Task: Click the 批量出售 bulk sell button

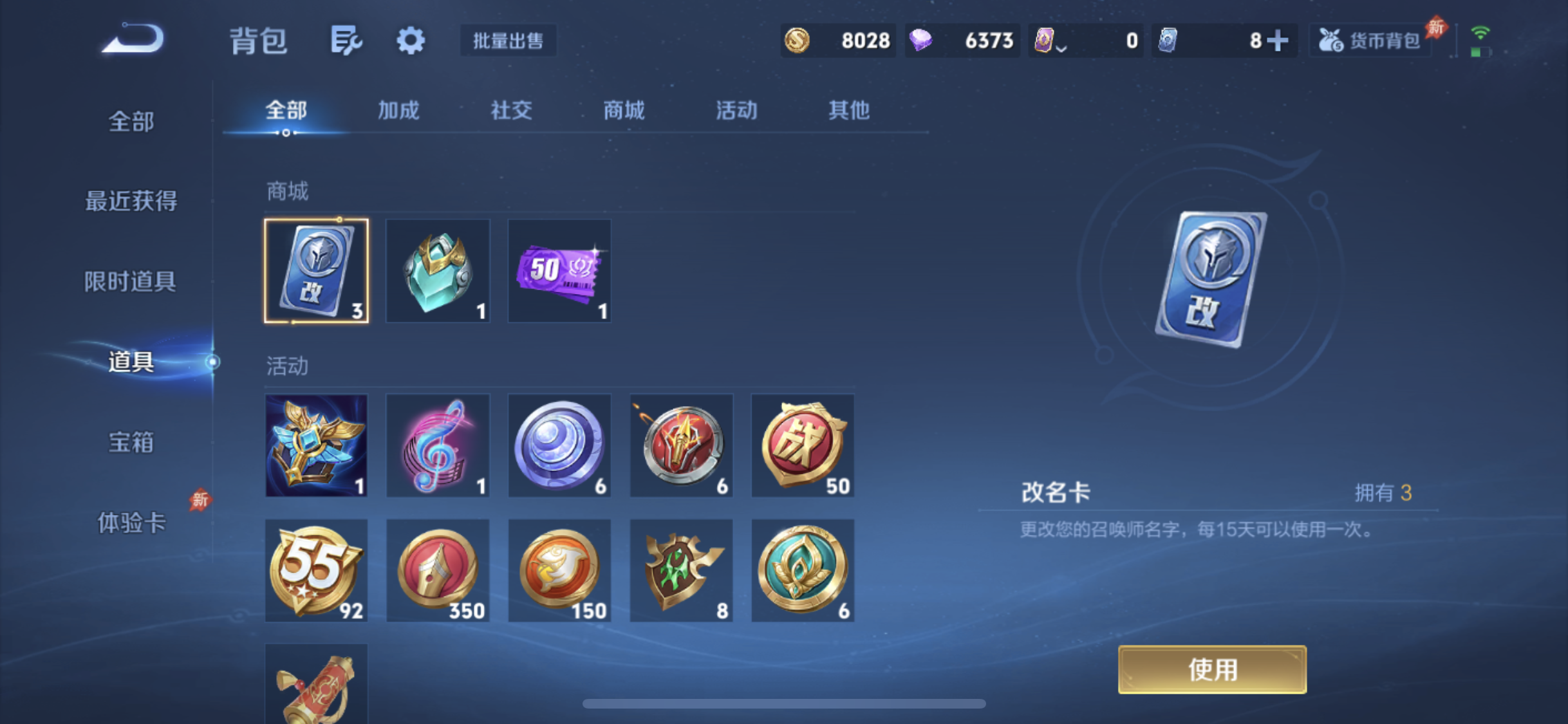Action: (508, 40)
